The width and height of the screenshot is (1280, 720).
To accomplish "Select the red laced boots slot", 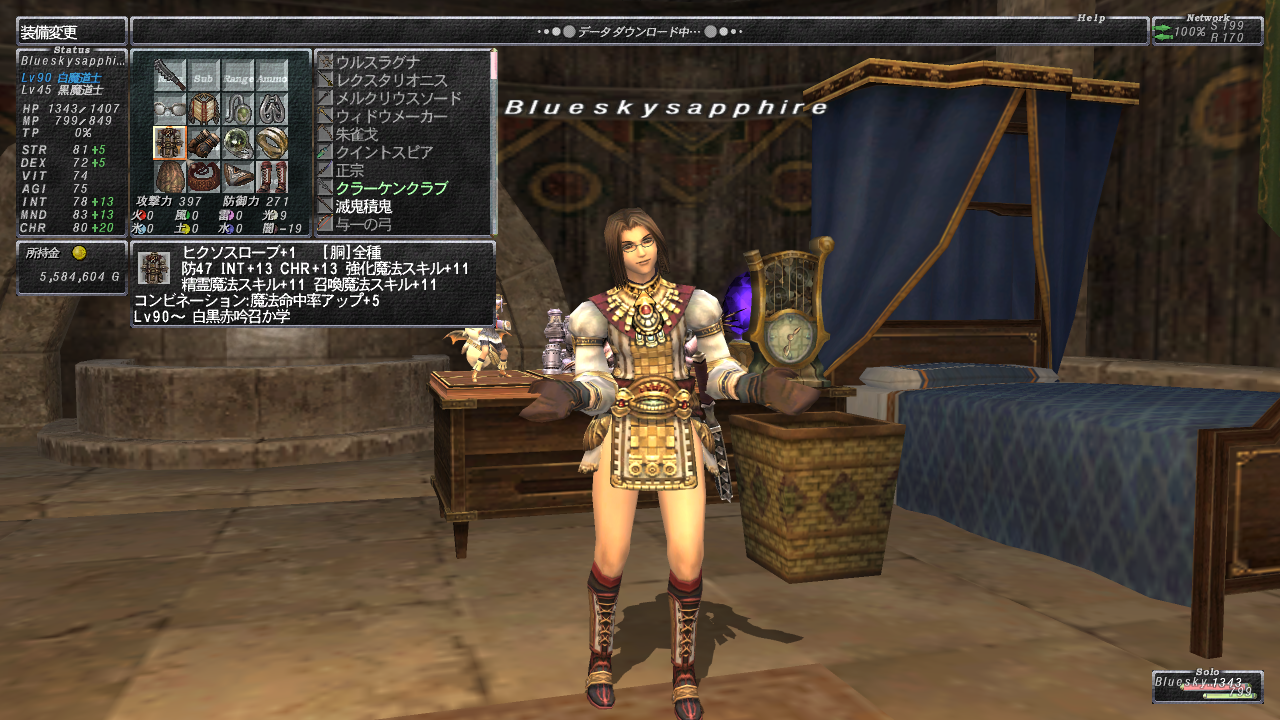I will point(271,176).
